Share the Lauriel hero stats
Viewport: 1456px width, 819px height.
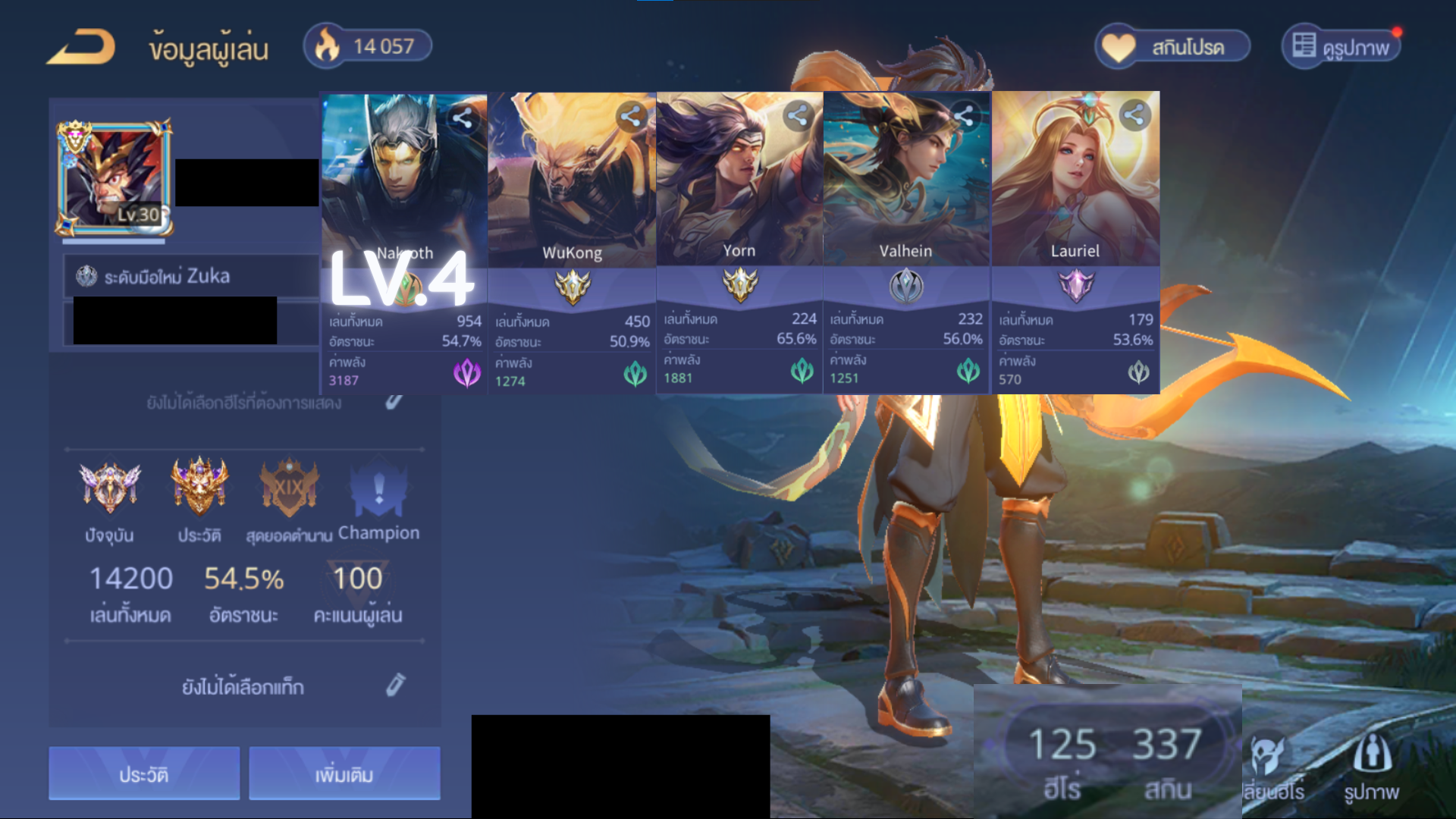point(1134,115)
